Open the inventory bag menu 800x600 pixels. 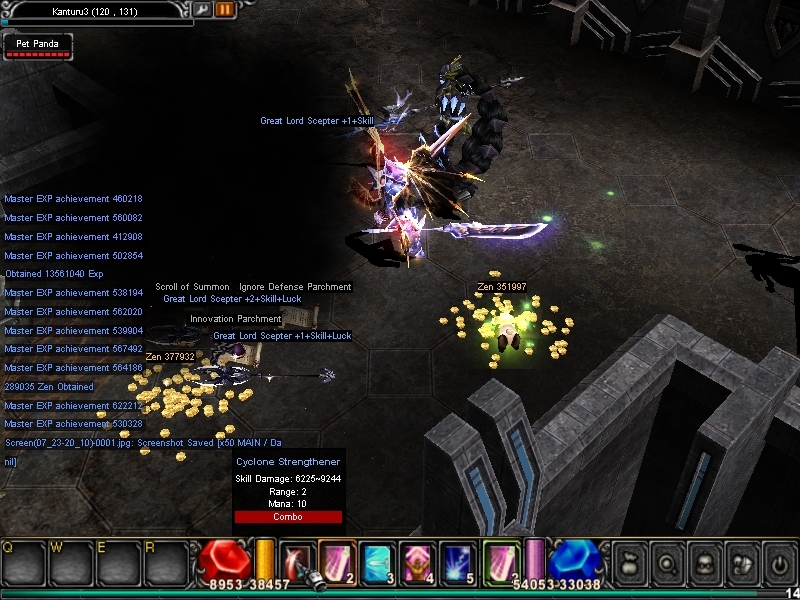coord(630,561)
